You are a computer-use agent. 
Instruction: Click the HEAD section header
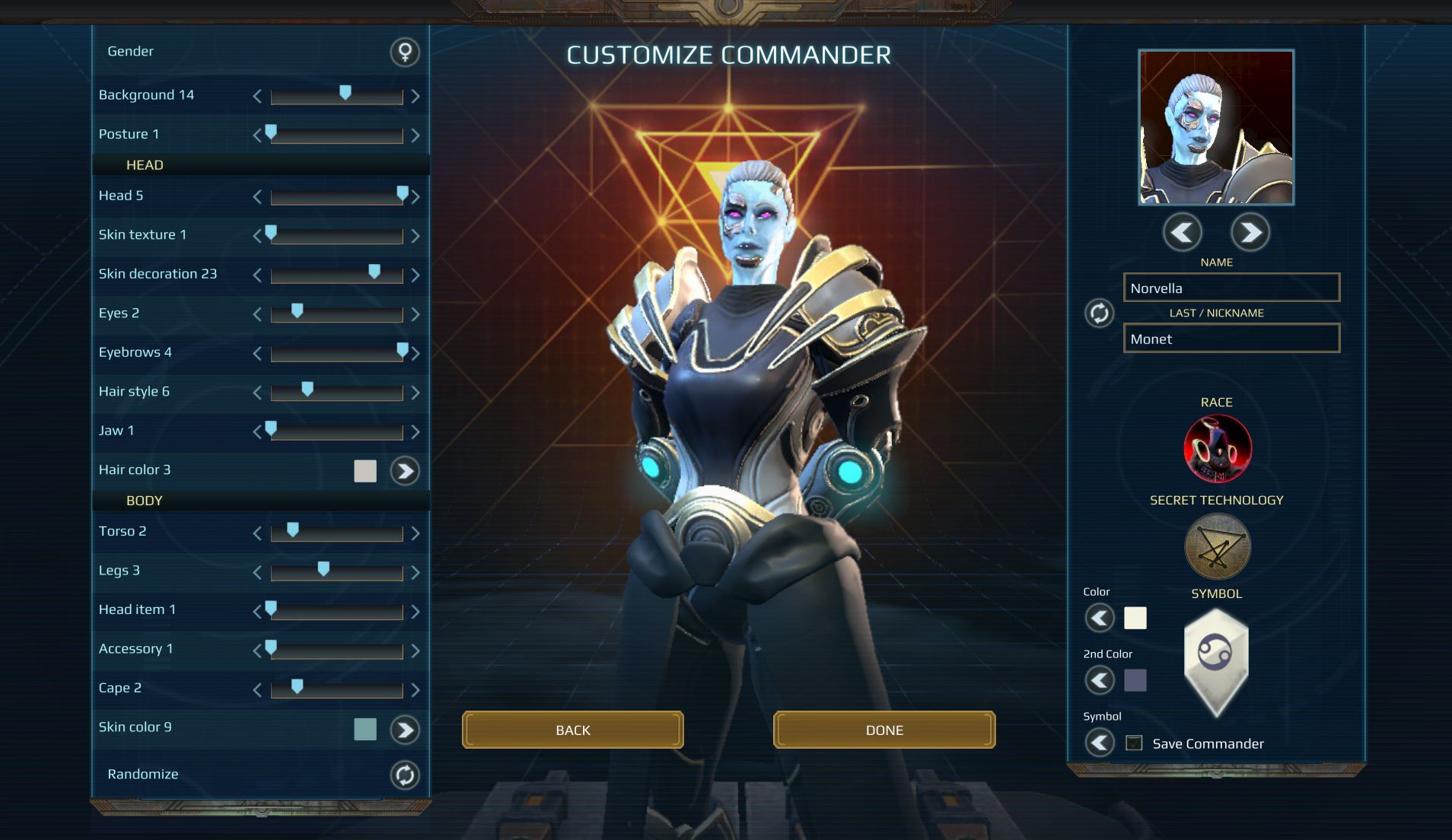tap(145, 164)
